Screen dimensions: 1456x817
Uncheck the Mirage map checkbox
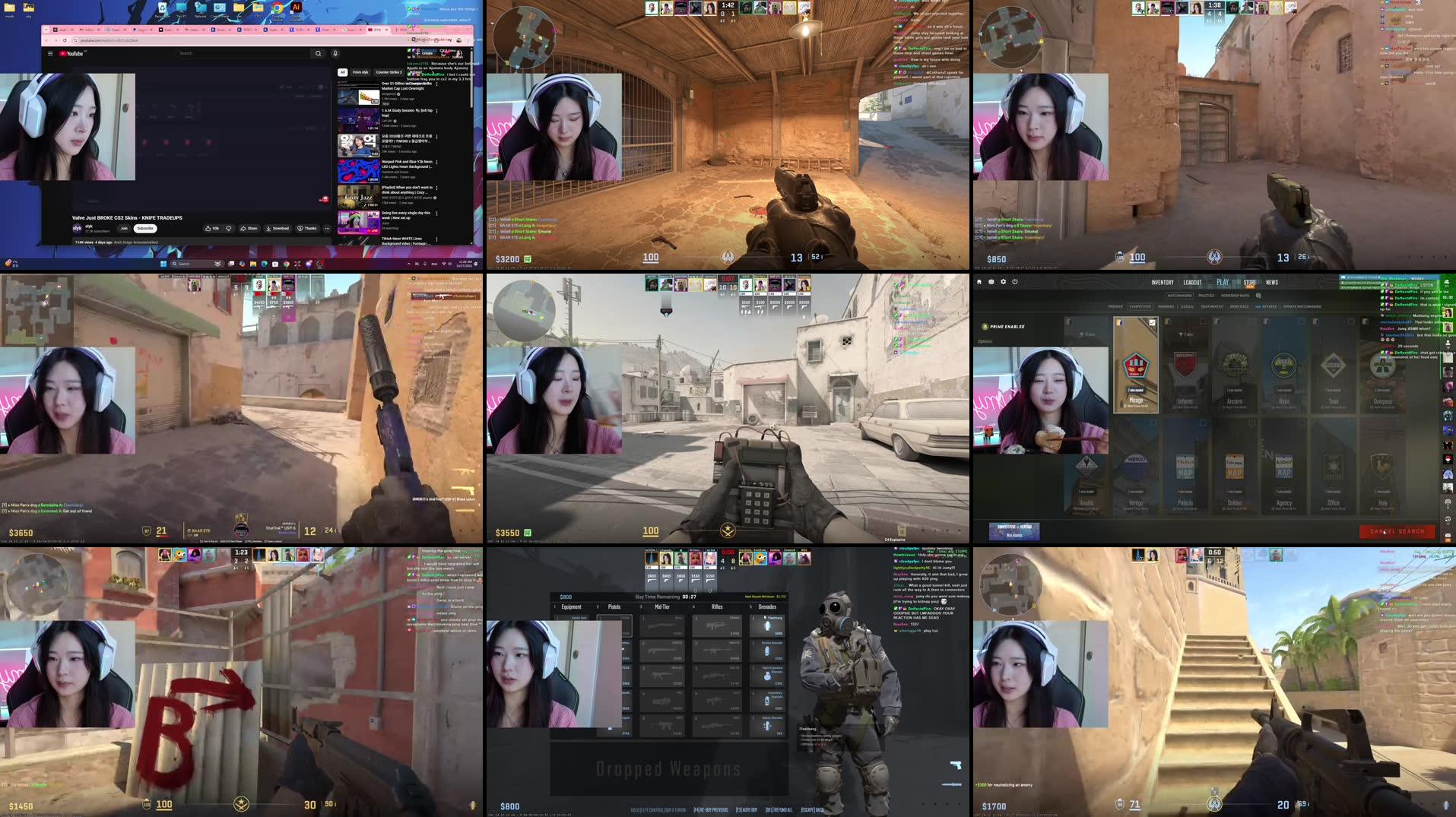[x=1152, y=322]
